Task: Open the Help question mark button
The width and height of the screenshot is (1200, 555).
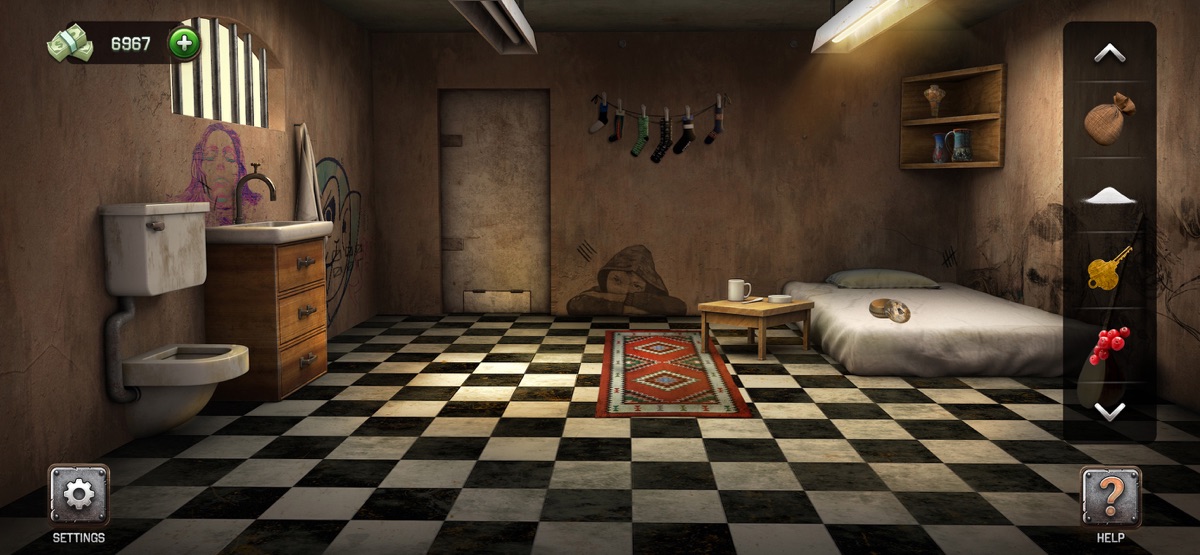Action: click(x=1110, y=495)
